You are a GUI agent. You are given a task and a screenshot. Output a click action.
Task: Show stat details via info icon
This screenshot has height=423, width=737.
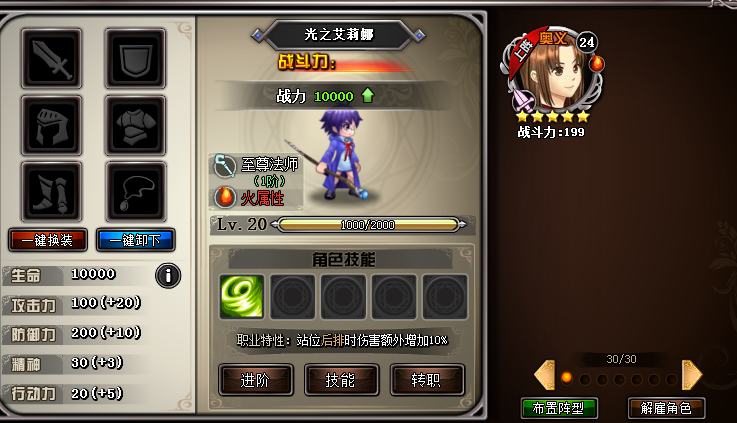point(168,274)
